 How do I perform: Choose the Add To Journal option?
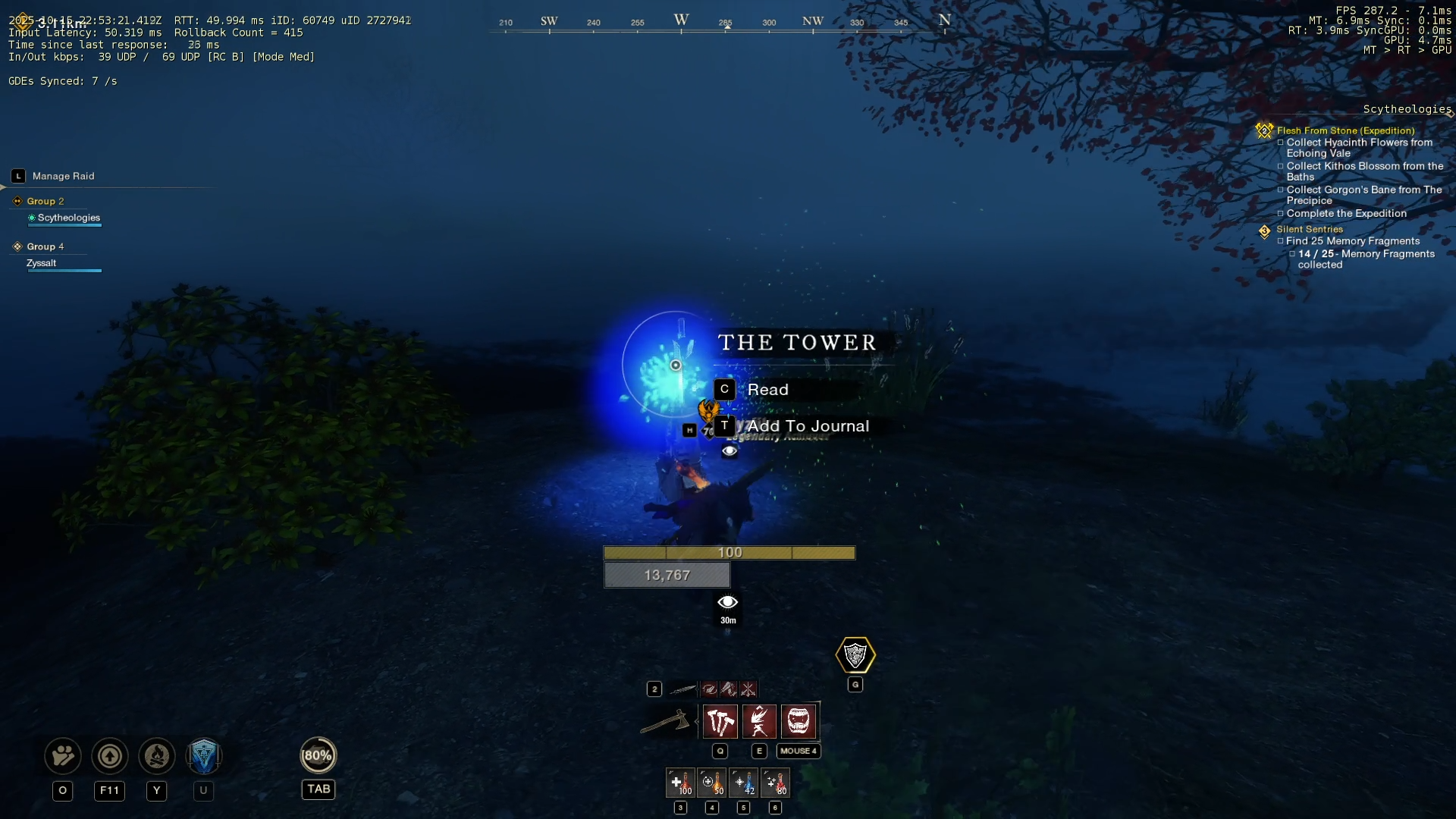click(x=807, y=426)
